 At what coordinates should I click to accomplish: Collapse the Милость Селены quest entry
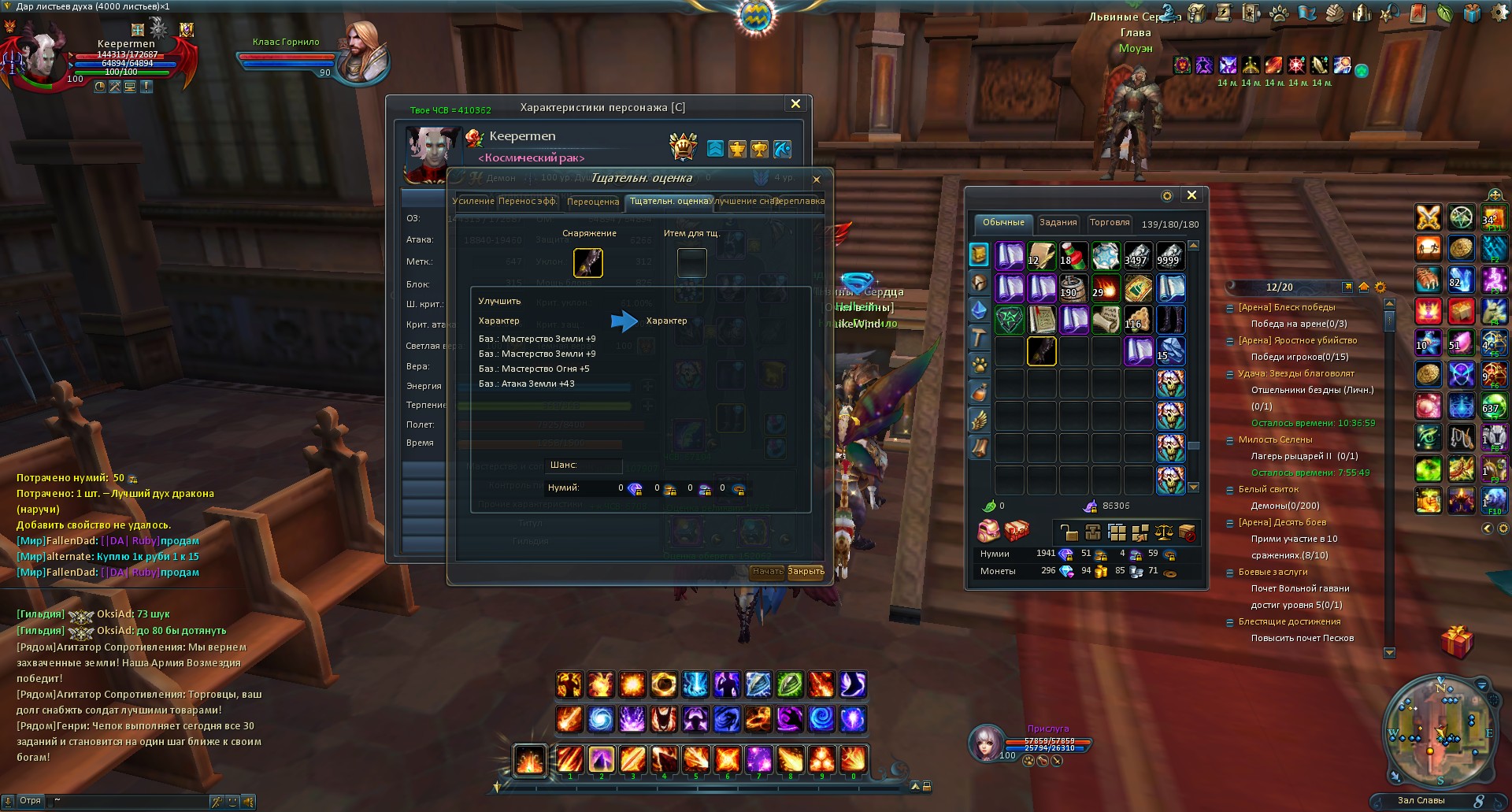pos(1230,440)
